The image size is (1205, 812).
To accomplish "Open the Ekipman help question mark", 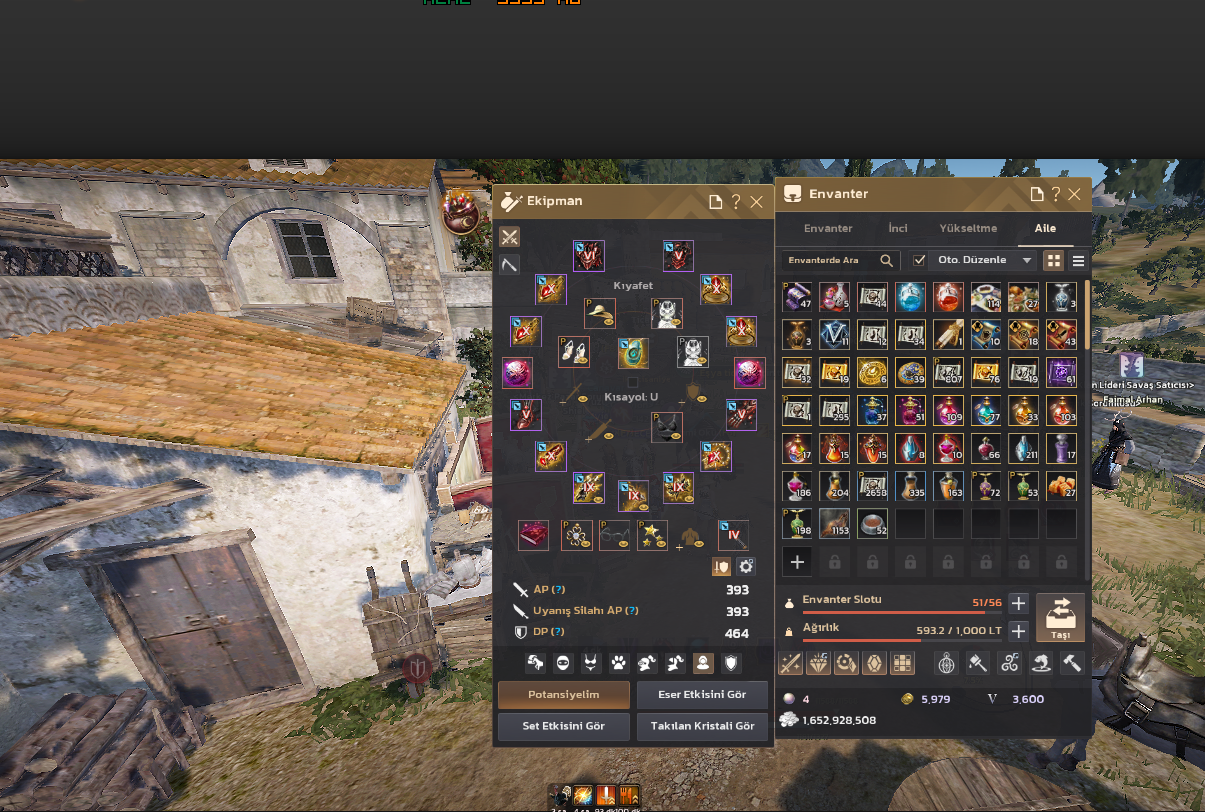I will 736,202.
